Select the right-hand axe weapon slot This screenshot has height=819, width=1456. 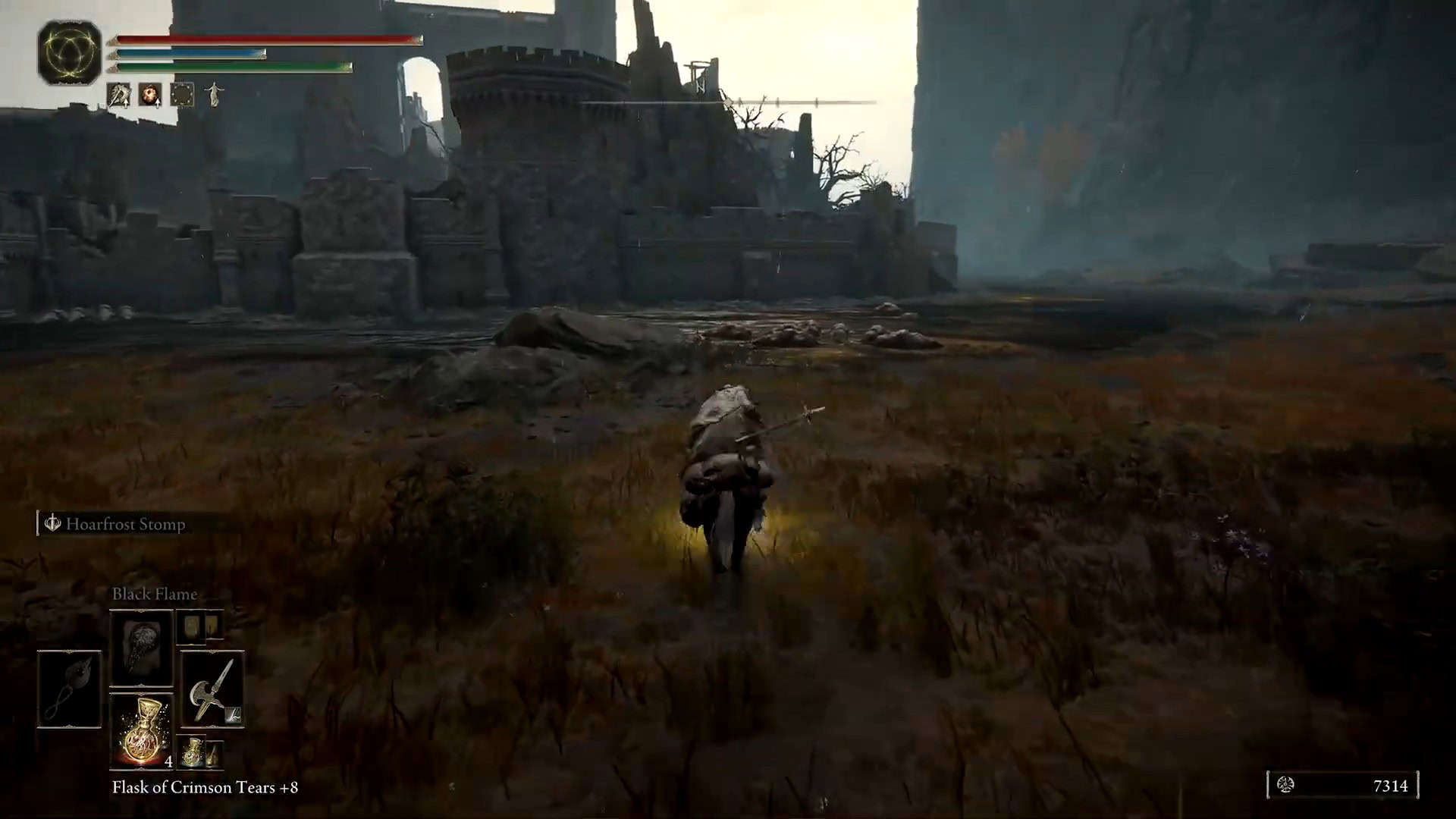click(212, 689)
